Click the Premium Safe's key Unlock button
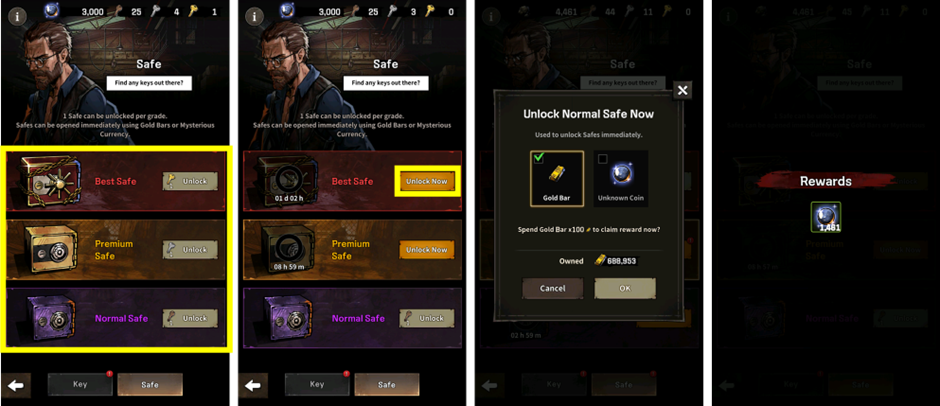The width and height of the screenshot is (940, 406). click(190, 249)
